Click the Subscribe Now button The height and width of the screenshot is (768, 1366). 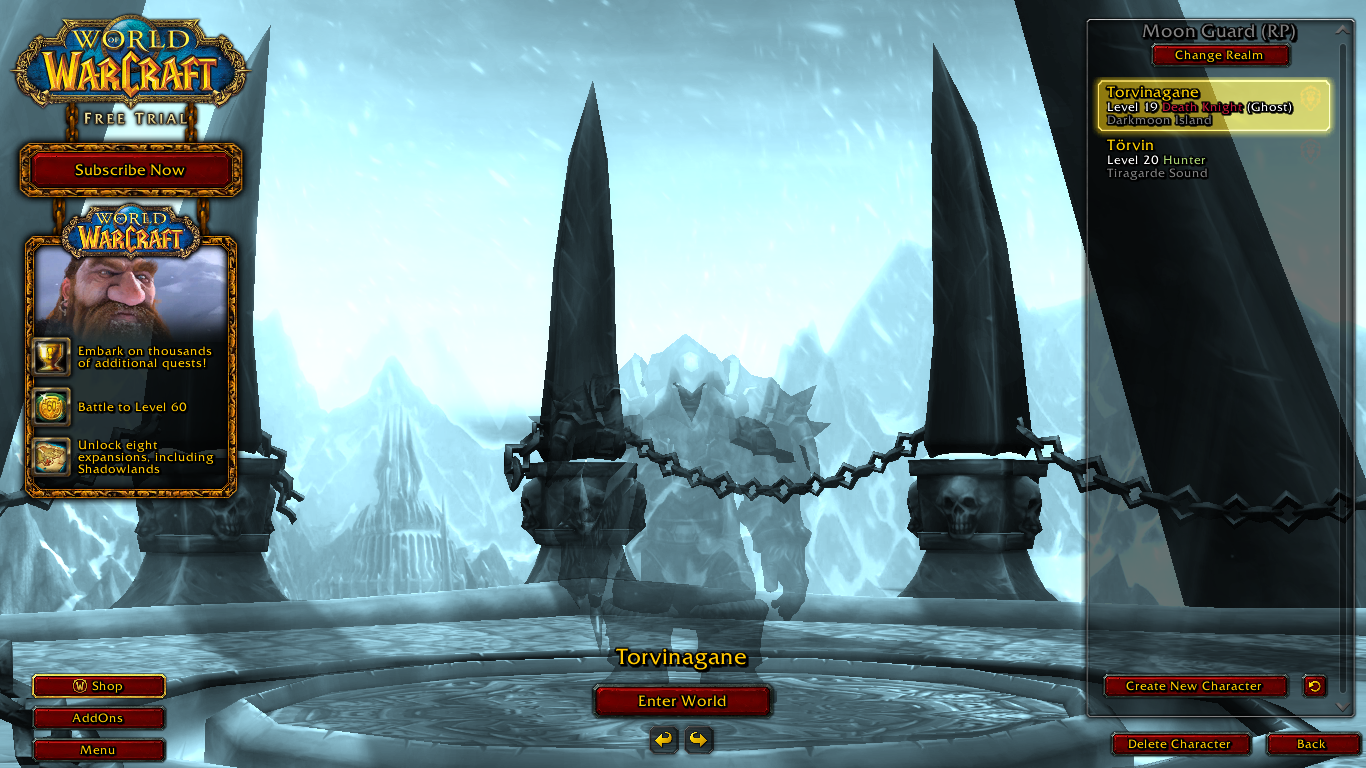pyautogui.click(x=130, y=170)
